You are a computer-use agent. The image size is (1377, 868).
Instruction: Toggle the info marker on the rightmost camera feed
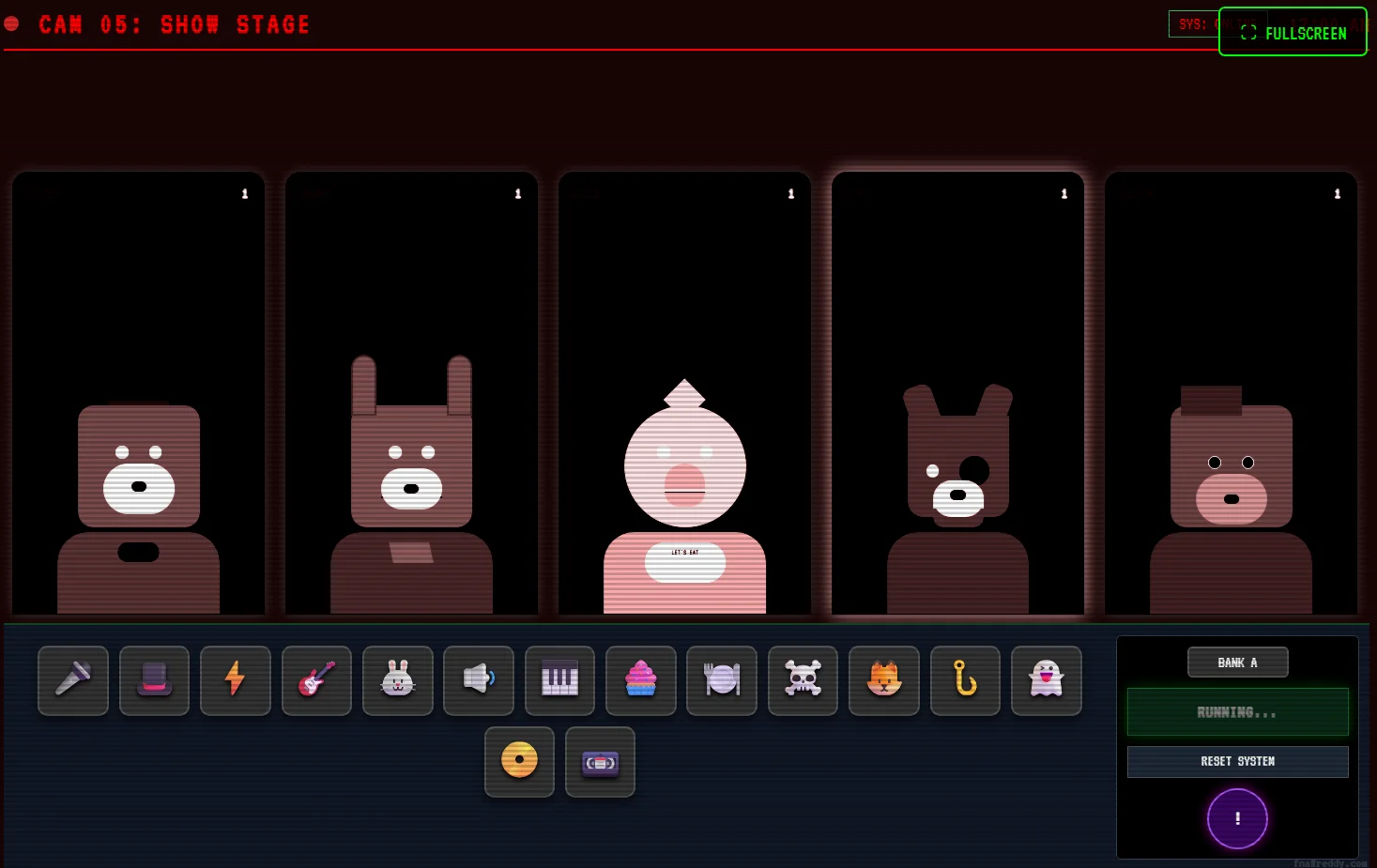point(1337,193)
